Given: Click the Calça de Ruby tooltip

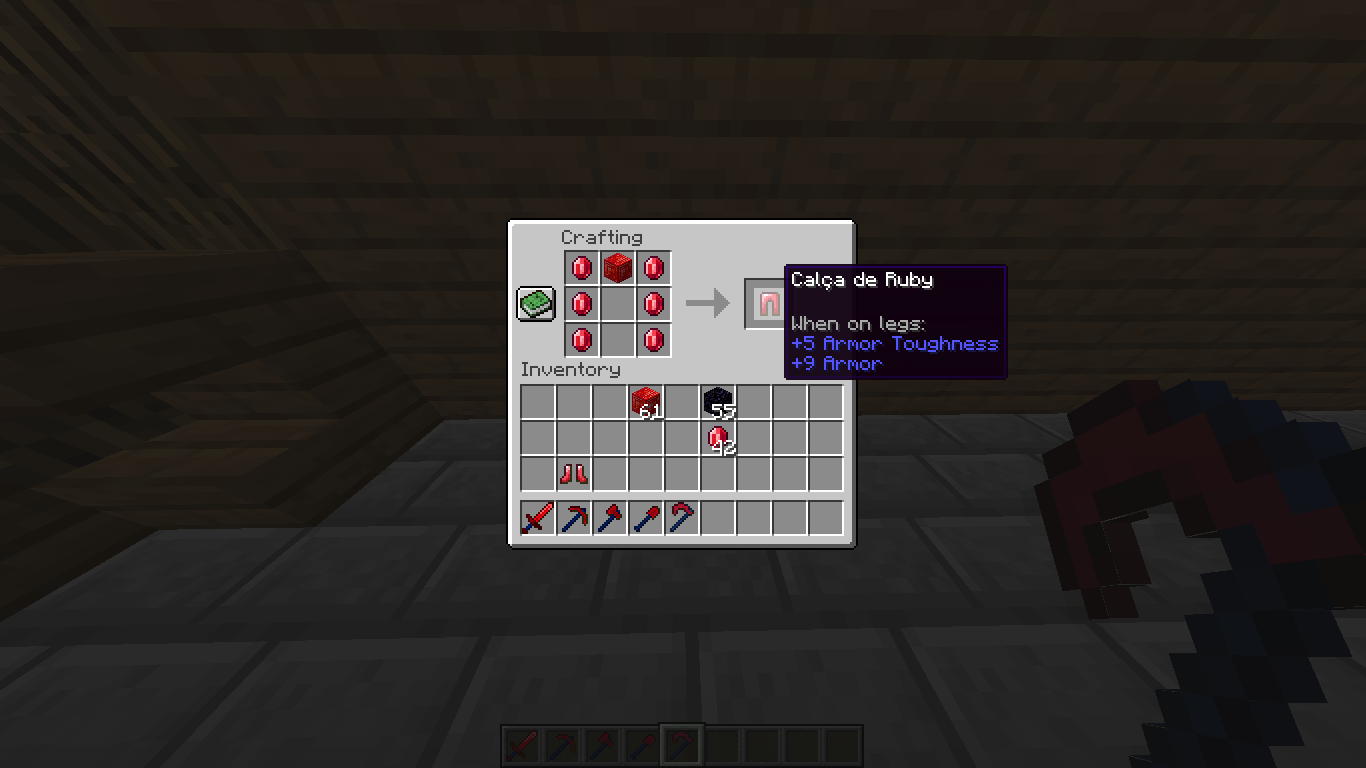Looking at the screenshot, I should click(x=895, y=320).
